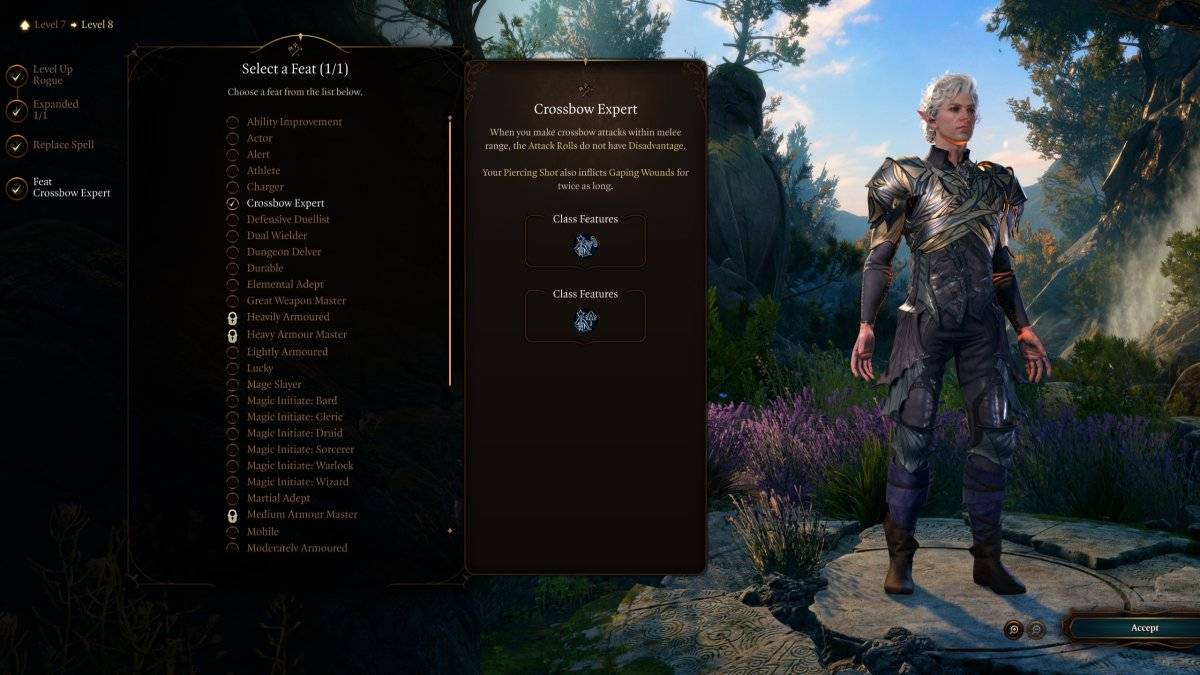Pick the Mage Slayer feat

pos(274,384)
